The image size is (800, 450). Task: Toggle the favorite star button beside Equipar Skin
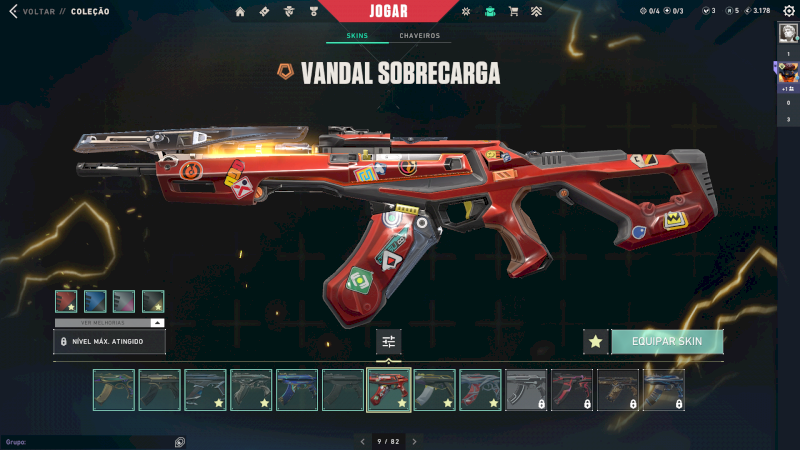(x=596, y=342)
